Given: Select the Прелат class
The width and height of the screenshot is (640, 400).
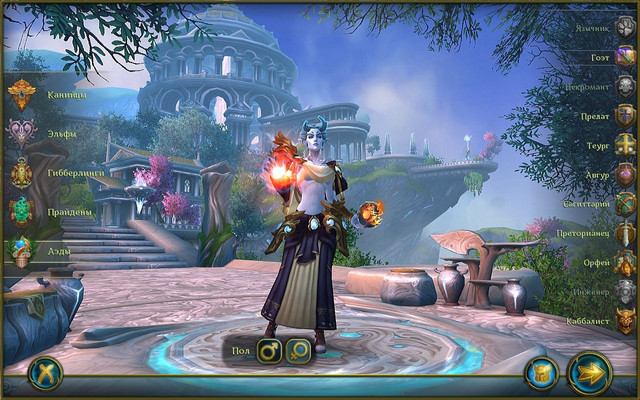Looking at the screenshot, I should [x=624, y=115].
